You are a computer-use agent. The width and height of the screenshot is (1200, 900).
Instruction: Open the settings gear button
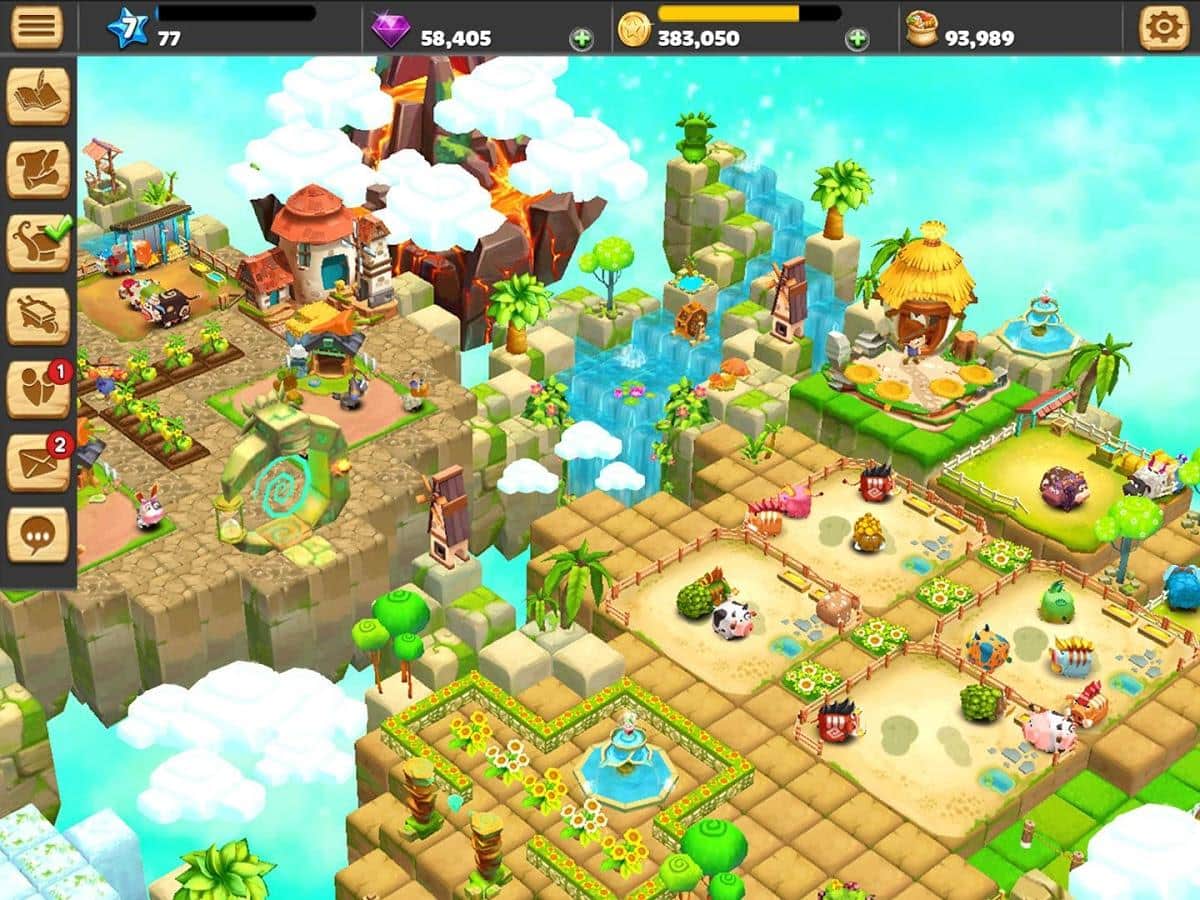1165,27
